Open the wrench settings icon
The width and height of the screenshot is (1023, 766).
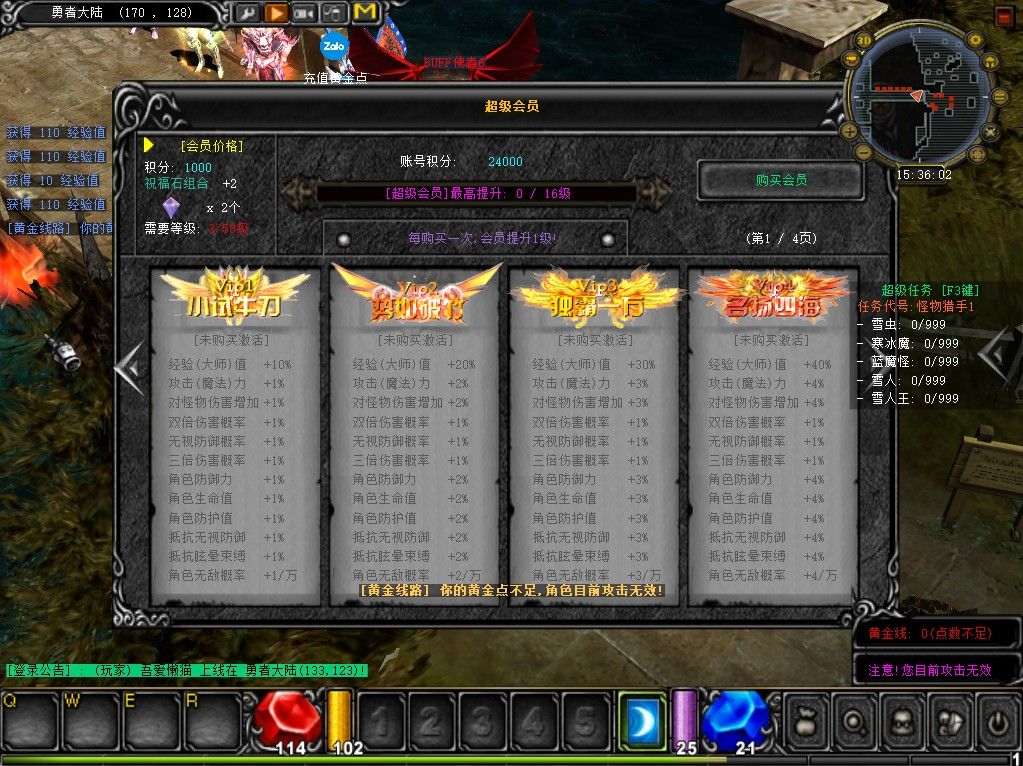246,13
